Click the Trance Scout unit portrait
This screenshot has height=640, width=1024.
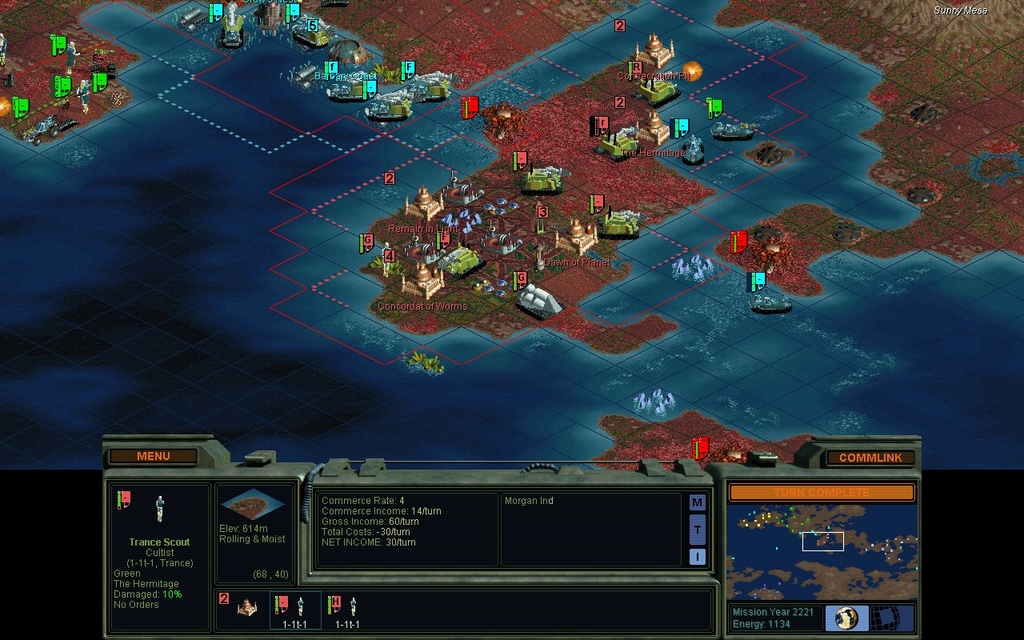pyautogui.click(x=159, y=509)
